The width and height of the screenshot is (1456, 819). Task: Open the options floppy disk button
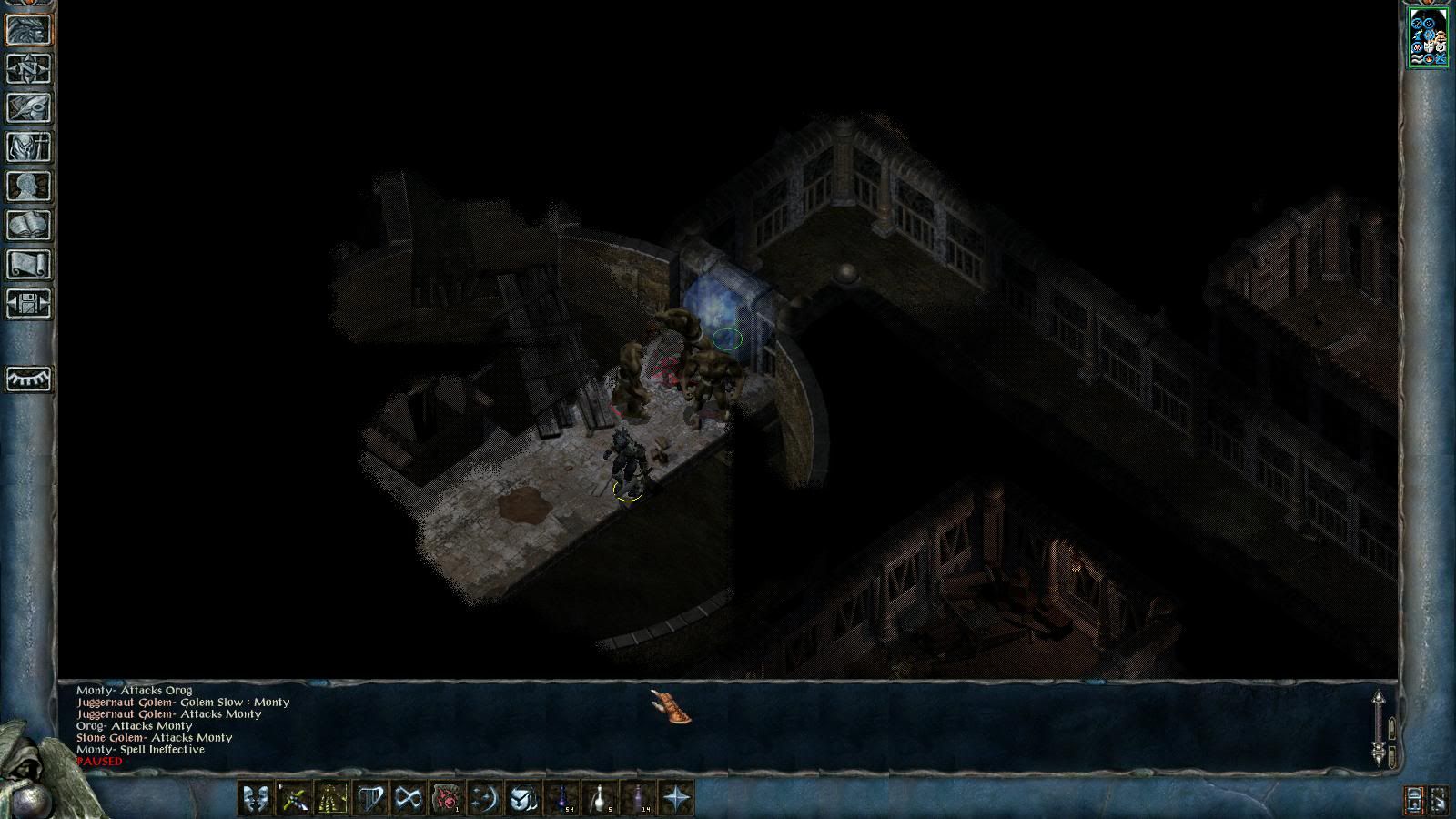coord(29,303)
